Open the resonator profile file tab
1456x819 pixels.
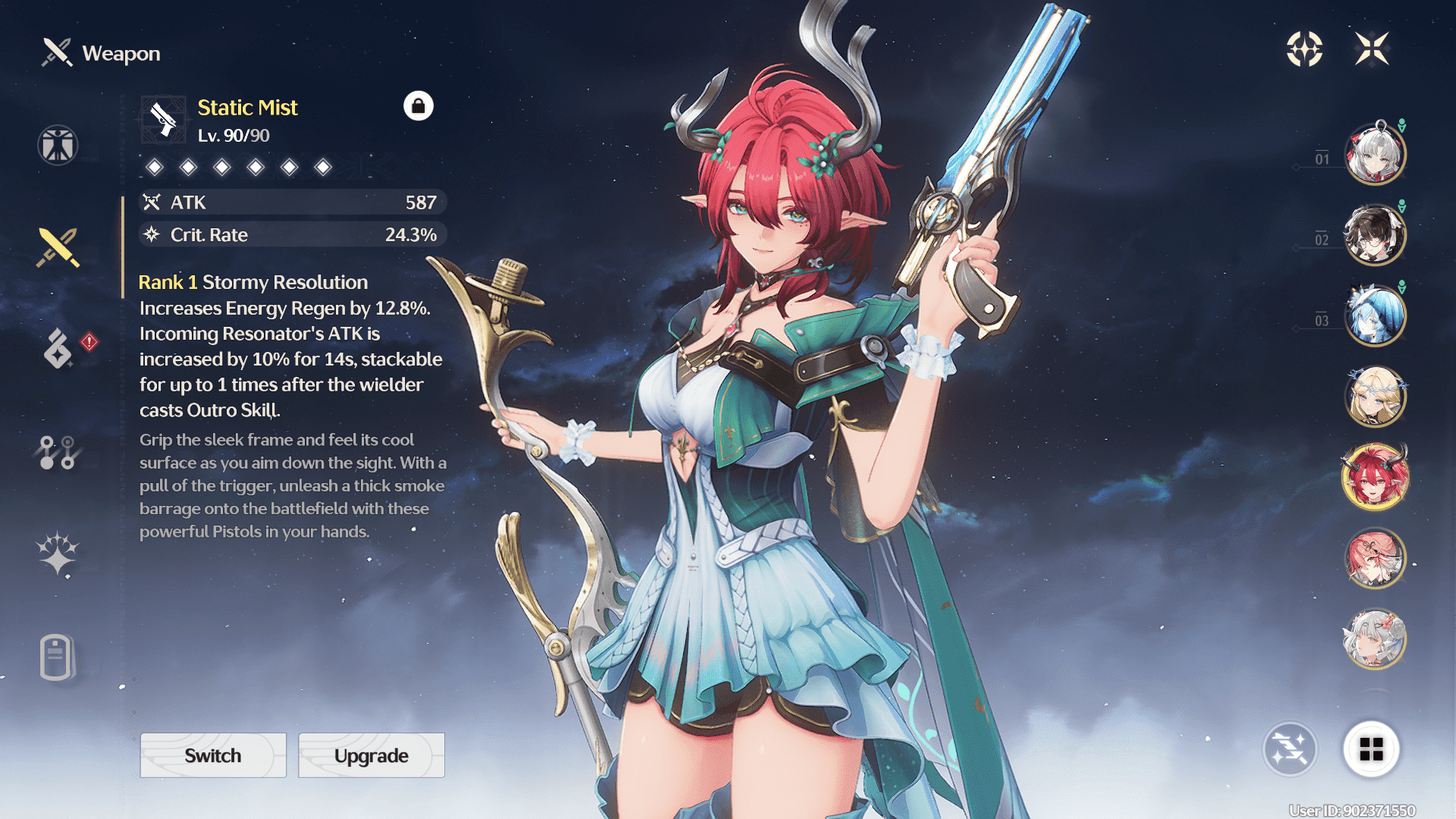tap(57, 657)
